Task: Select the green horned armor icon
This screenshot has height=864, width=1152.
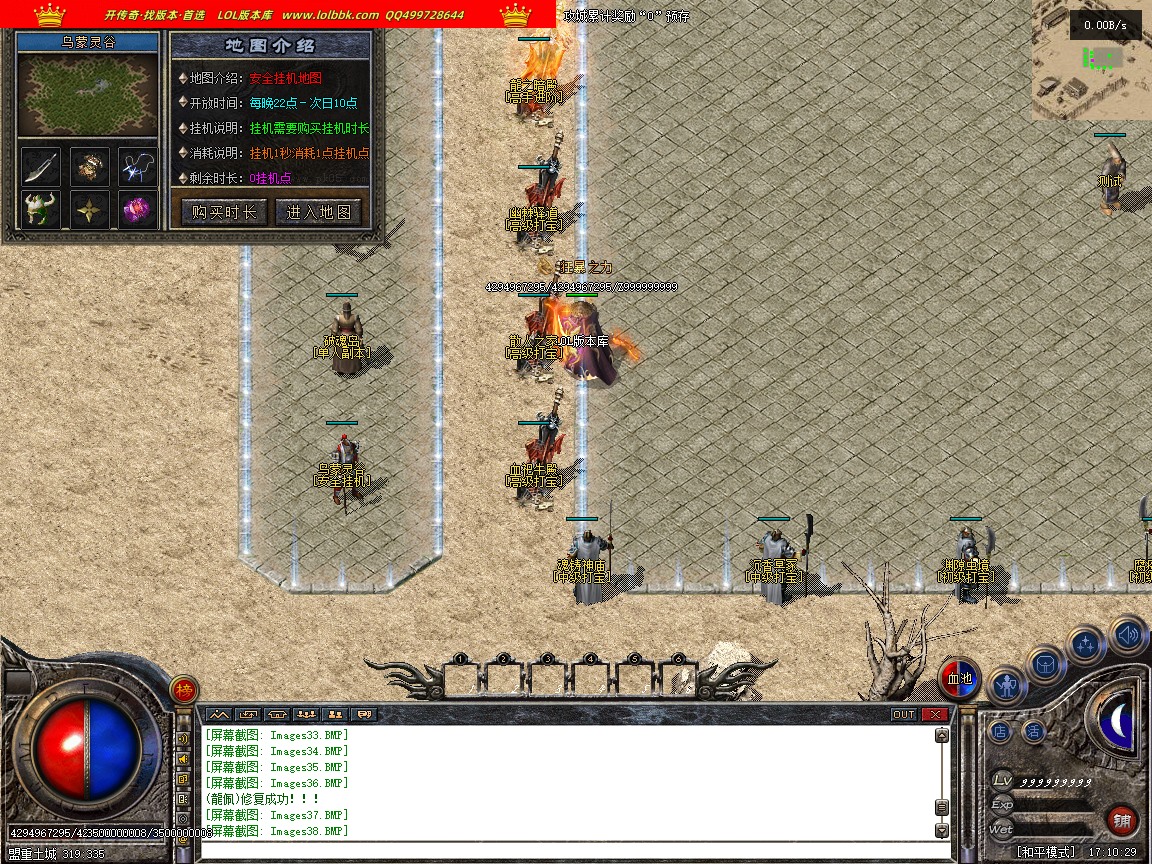Action: point(40,210)
